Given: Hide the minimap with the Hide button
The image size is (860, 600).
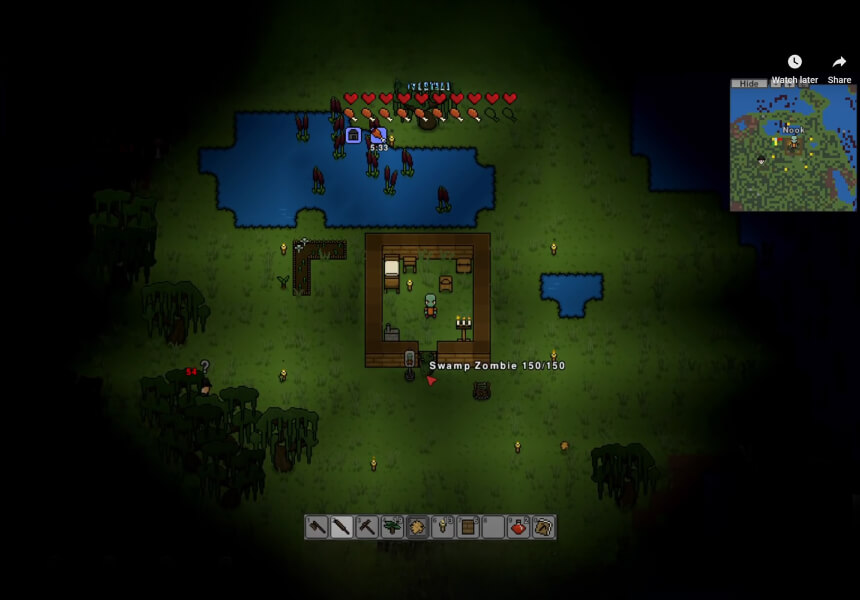Looking at the screenshot, I should point(748,84).
